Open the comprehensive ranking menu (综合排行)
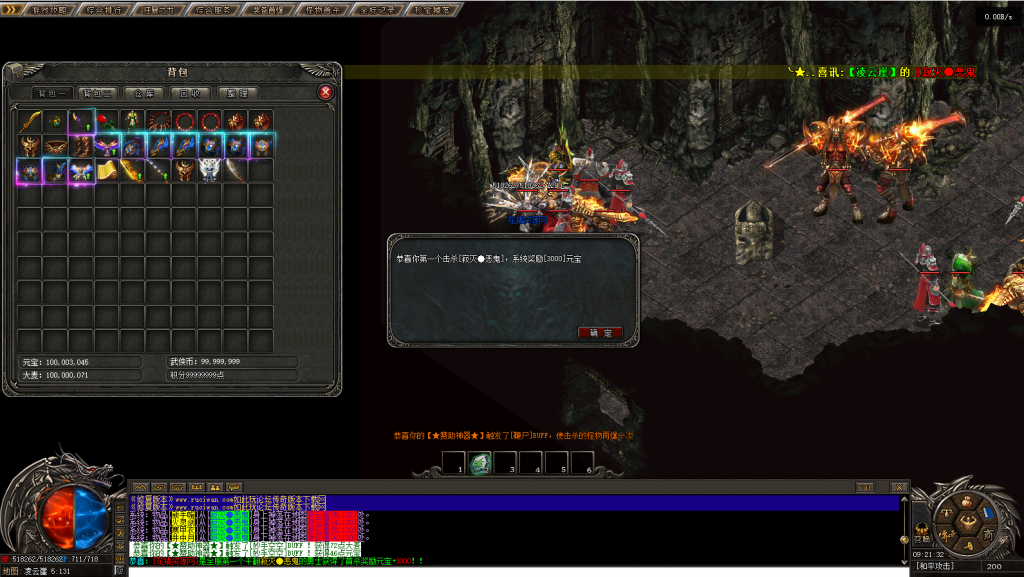Image resolution: width=1024 pixels, height=577 pixels. click(104, 10)
